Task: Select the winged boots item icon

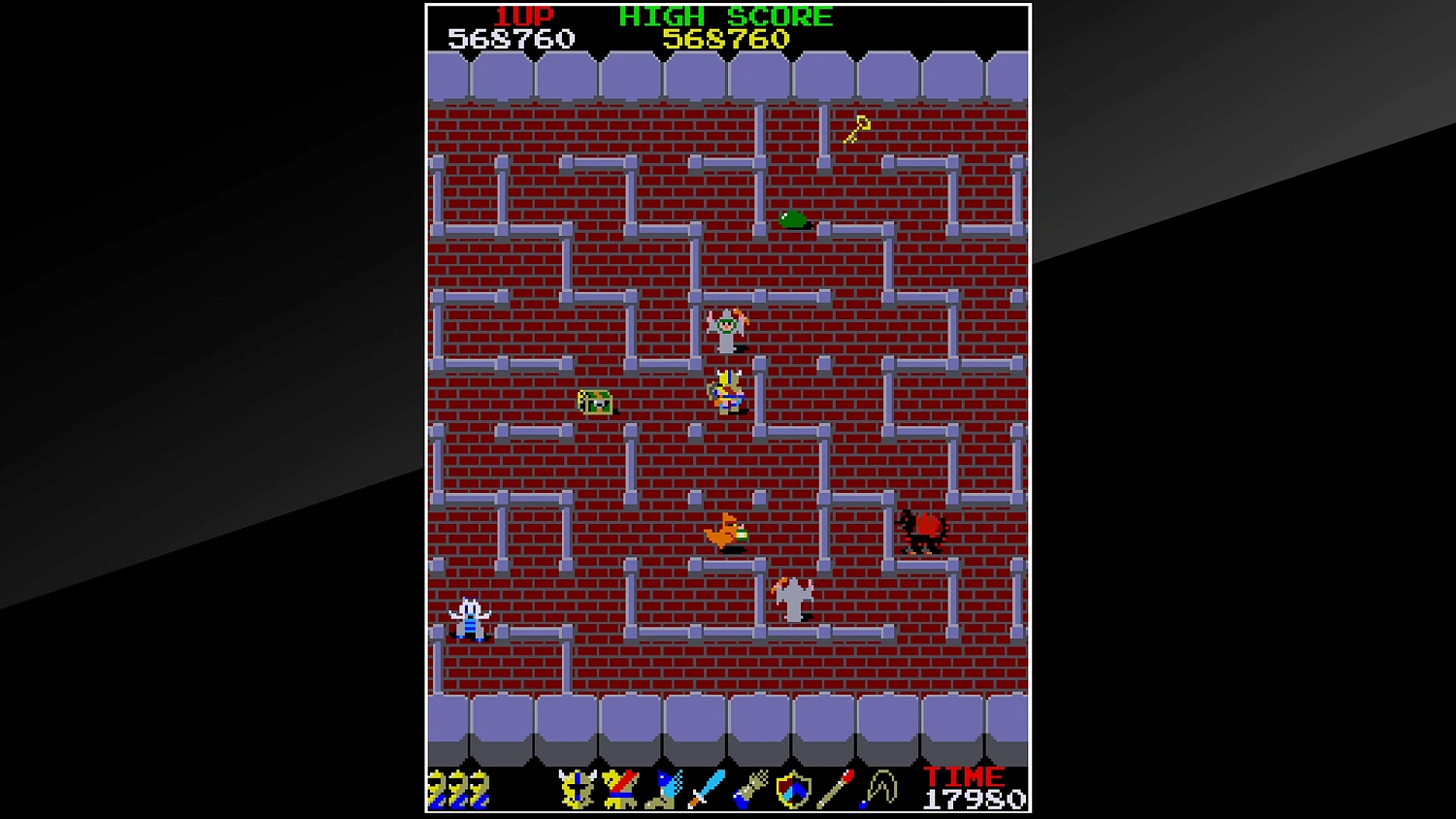Action: coord(663,788)
